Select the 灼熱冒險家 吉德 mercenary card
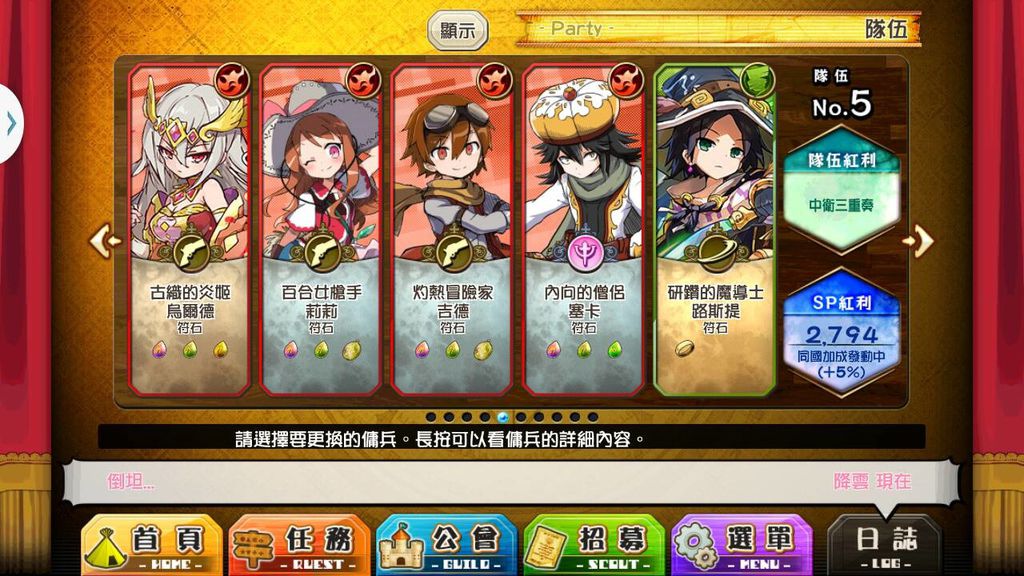Viewport: 1024px width, 576px height. pyautogui.click(x=453, y=230)
